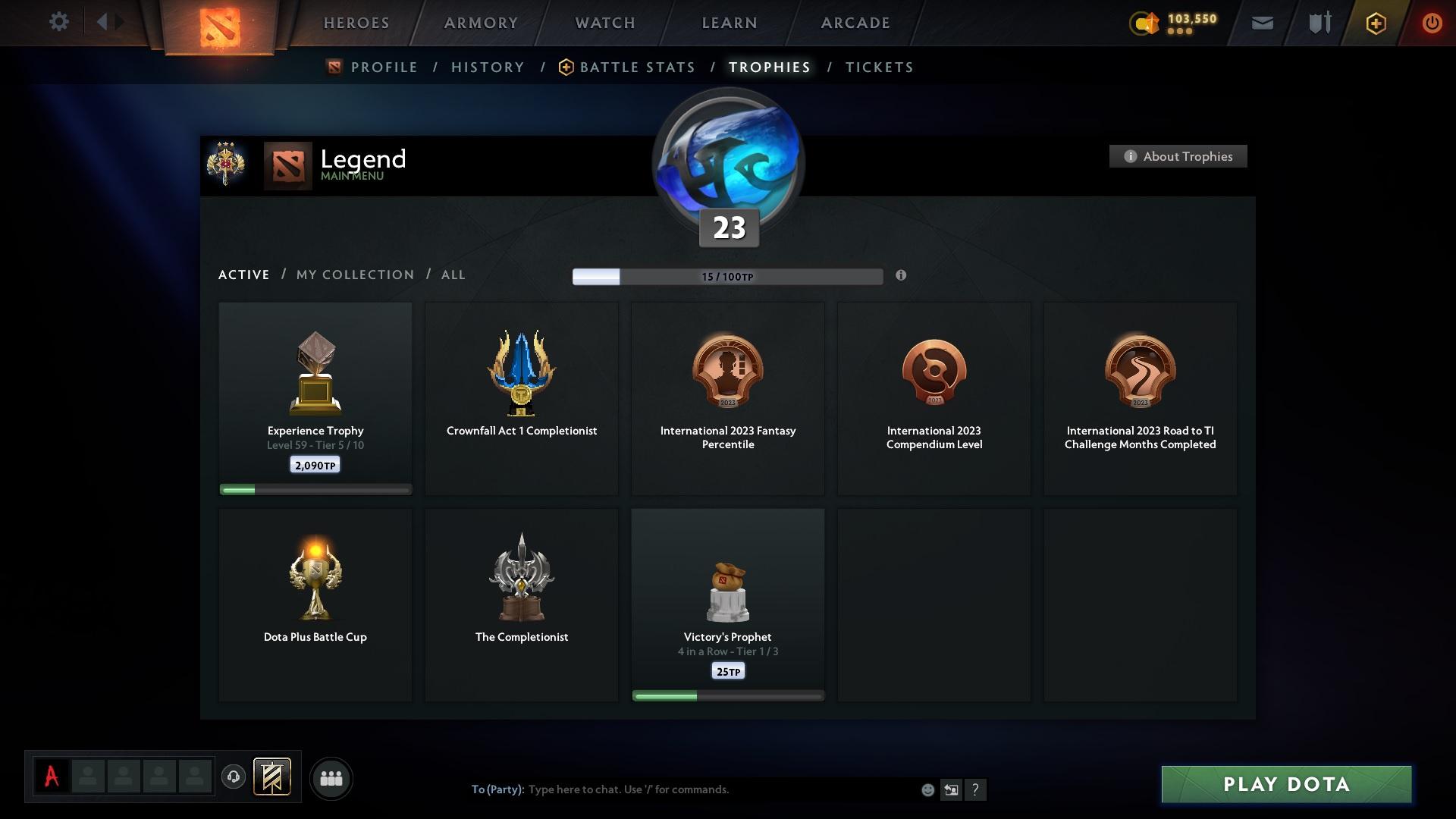Click the power/exit icon top right
This screenshot has width=1456, height=819.
[1432, 23]
